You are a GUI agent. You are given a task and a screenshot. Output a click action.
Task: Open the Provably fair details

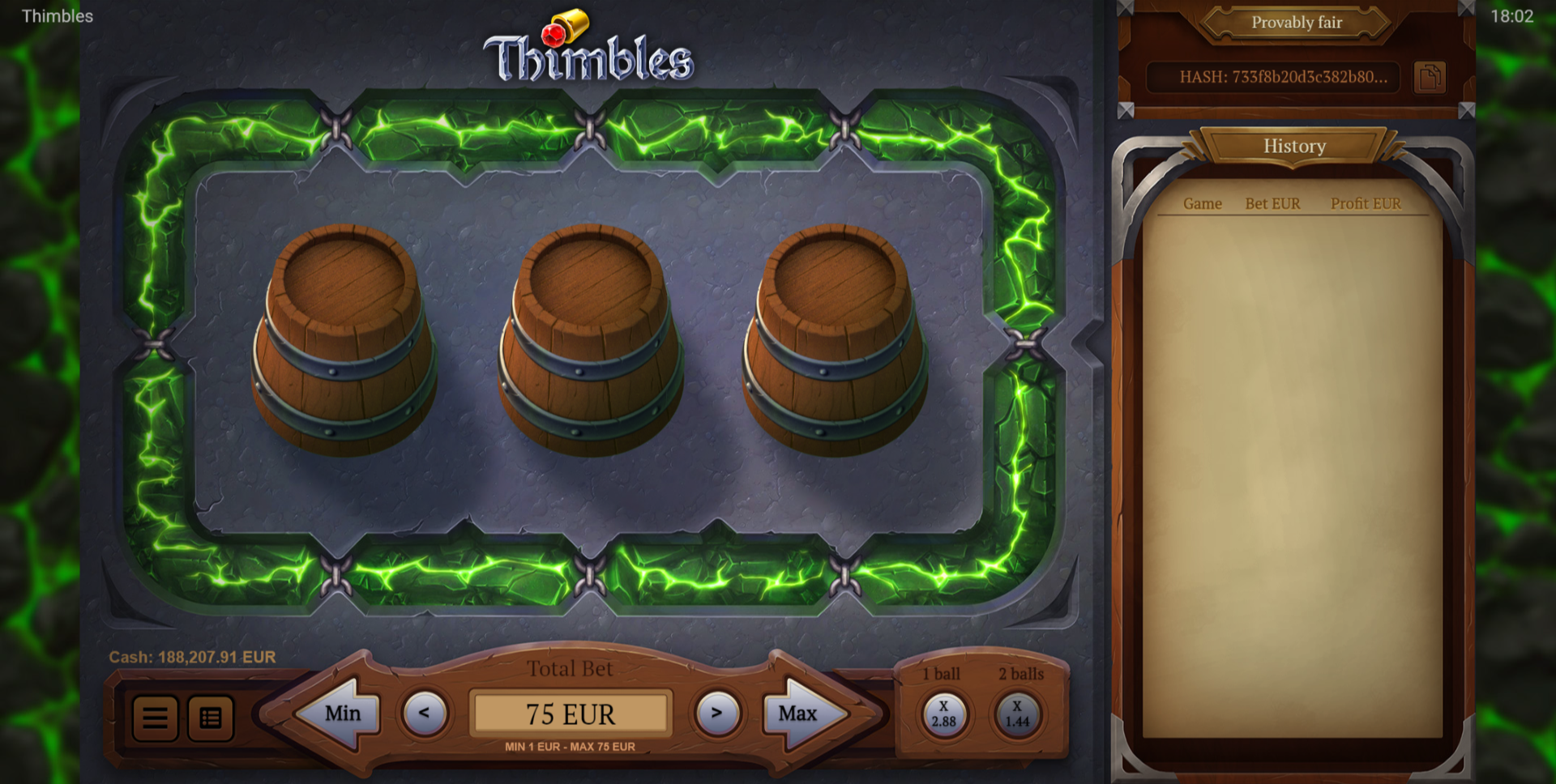pos(1295,23)
